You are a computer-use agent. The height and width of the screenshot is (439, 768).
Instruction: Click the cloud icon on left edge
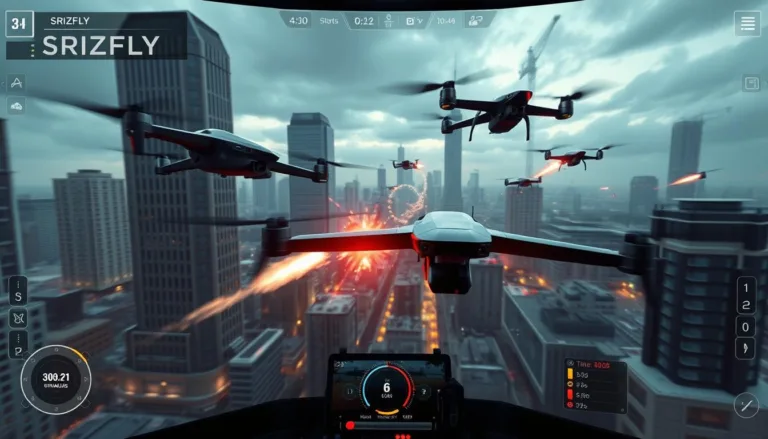(x=17, y=105)
